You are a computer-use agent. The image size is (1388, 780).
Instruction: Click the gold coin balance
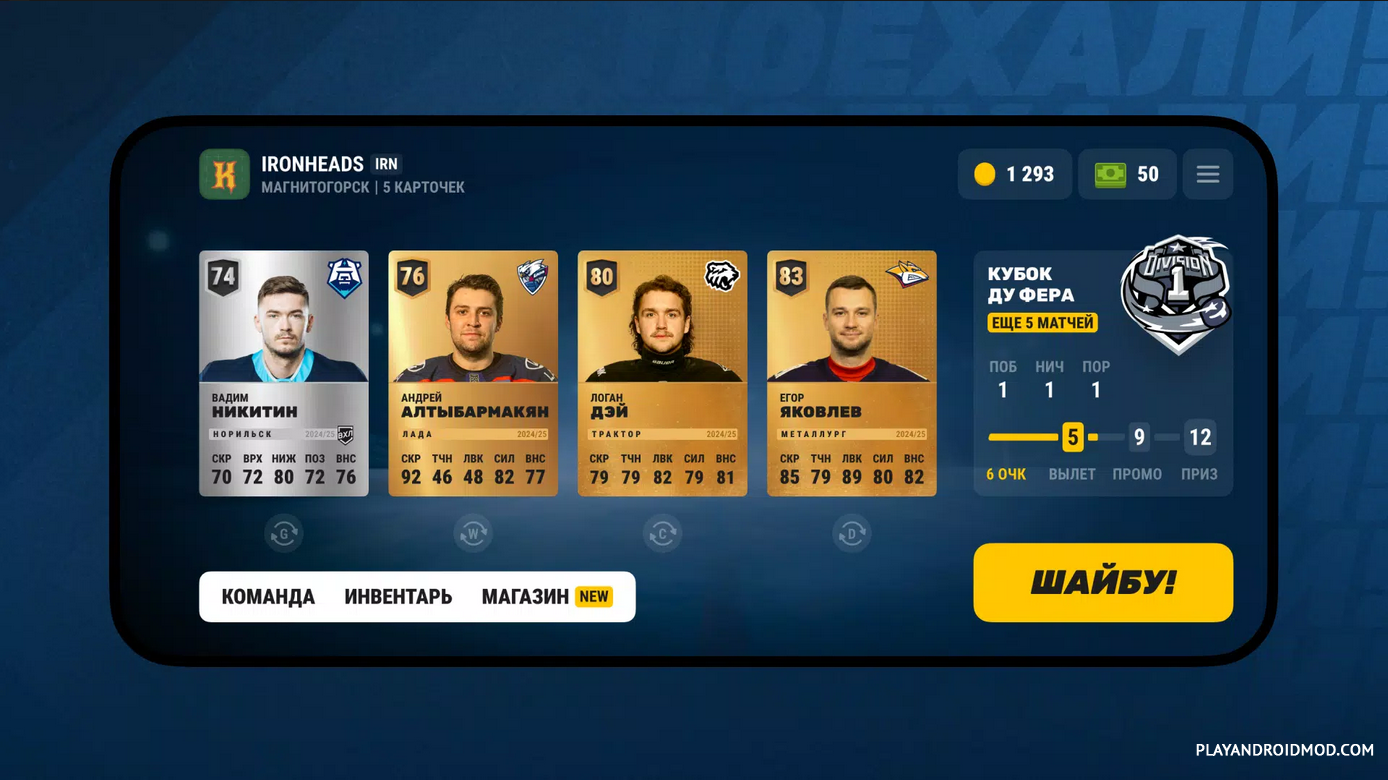pos(1014,174)
